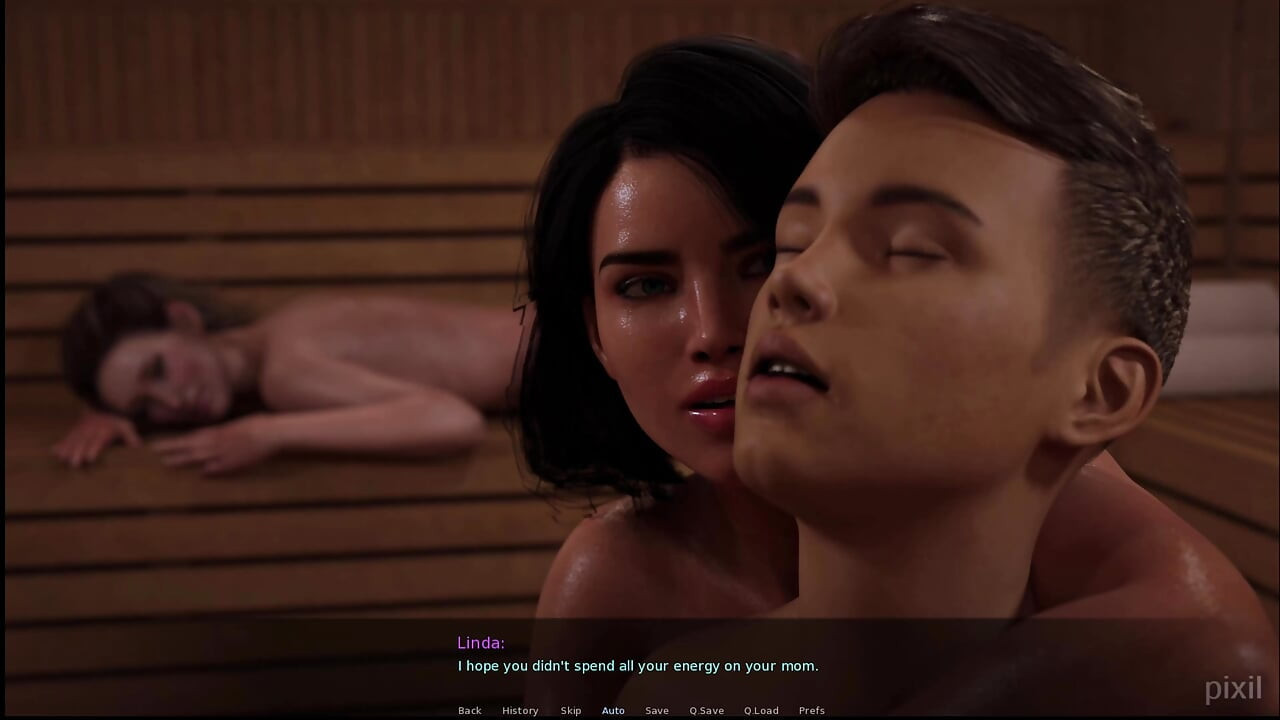Go back one line with Back
This screenshot has width=1280, height=720.
coord(469,711)
